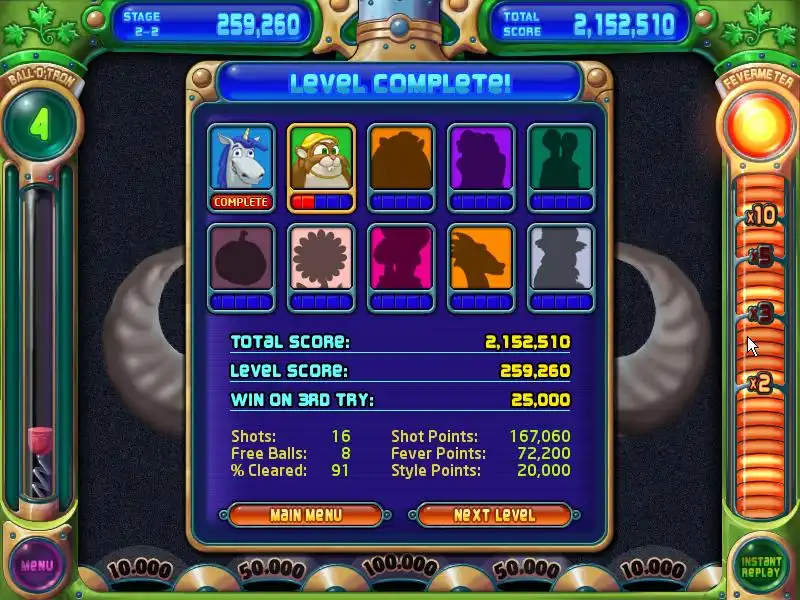The image size is (800, 600).
Task: Return to the Main Menu
Action: (x=306, y=515)
